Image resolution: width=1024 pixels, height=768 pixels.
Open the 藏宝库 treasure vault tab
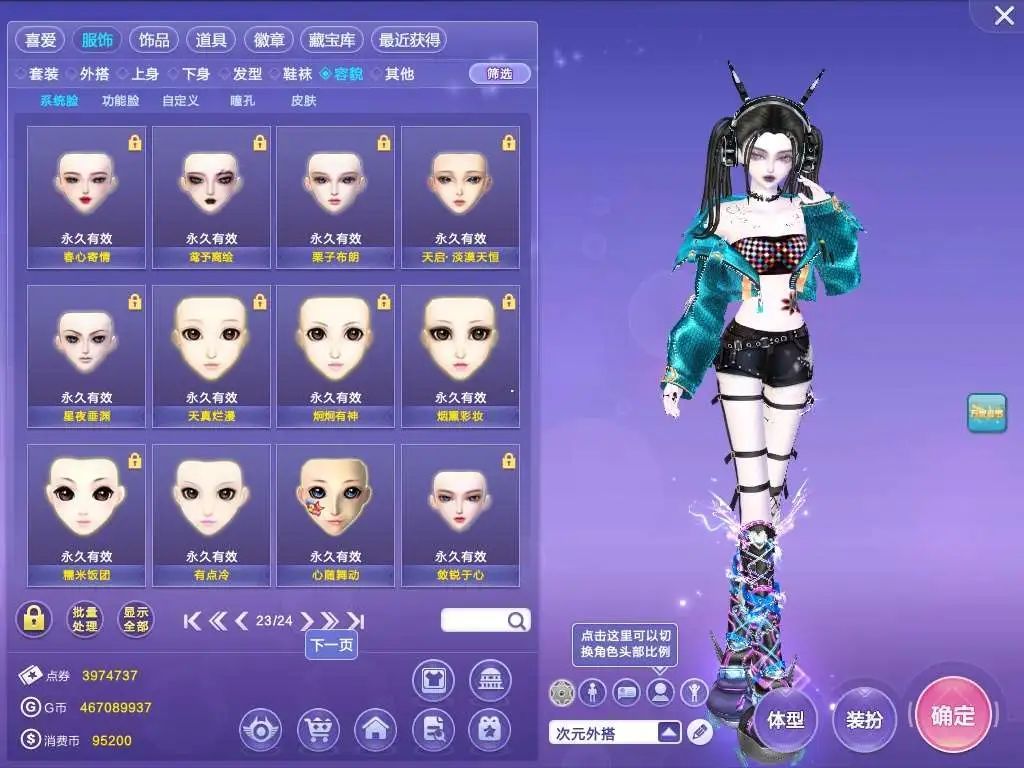pos(330,40)
